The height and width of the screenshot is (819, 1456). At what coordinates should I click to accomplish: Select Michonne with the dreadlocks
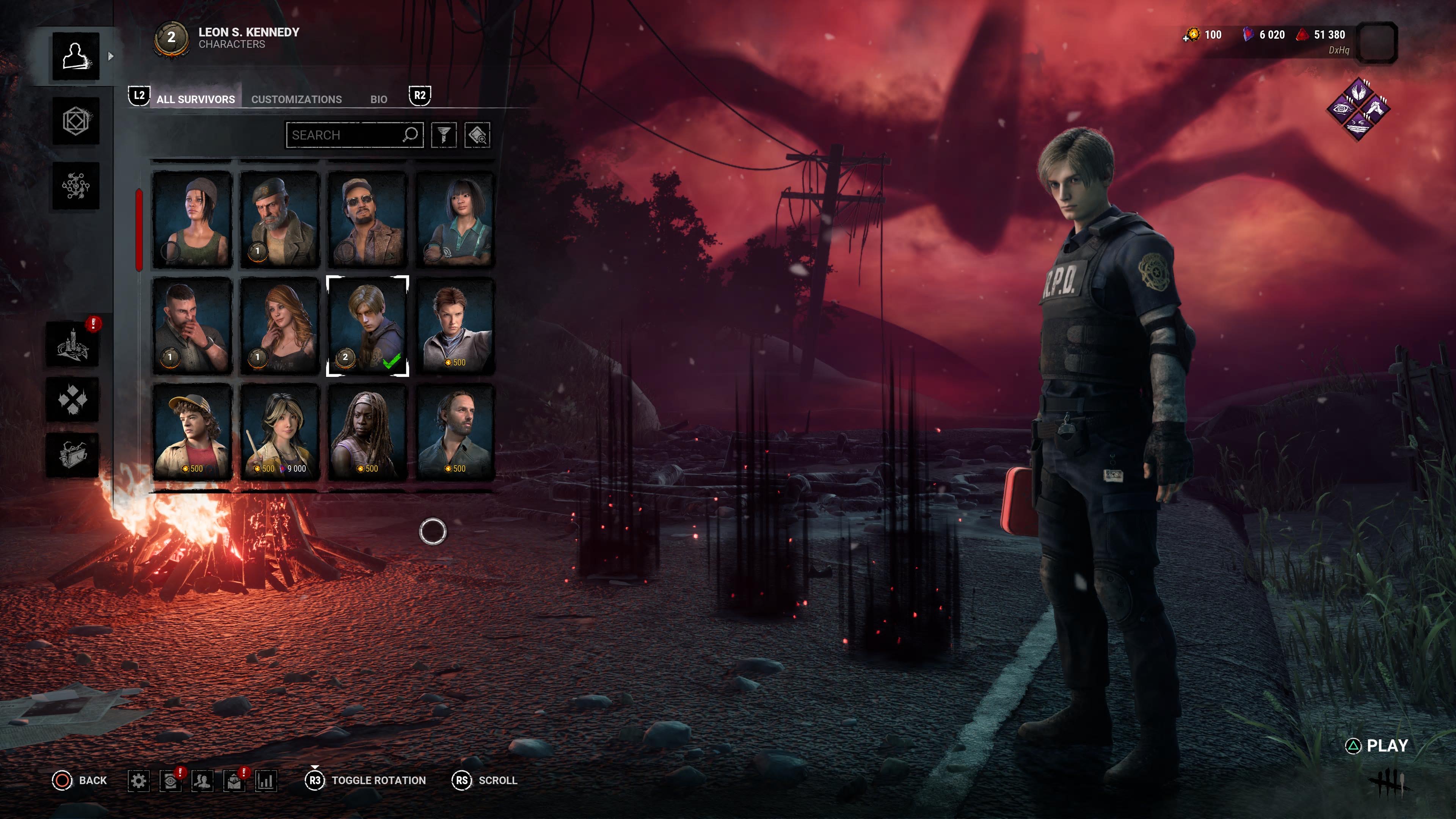367,432
